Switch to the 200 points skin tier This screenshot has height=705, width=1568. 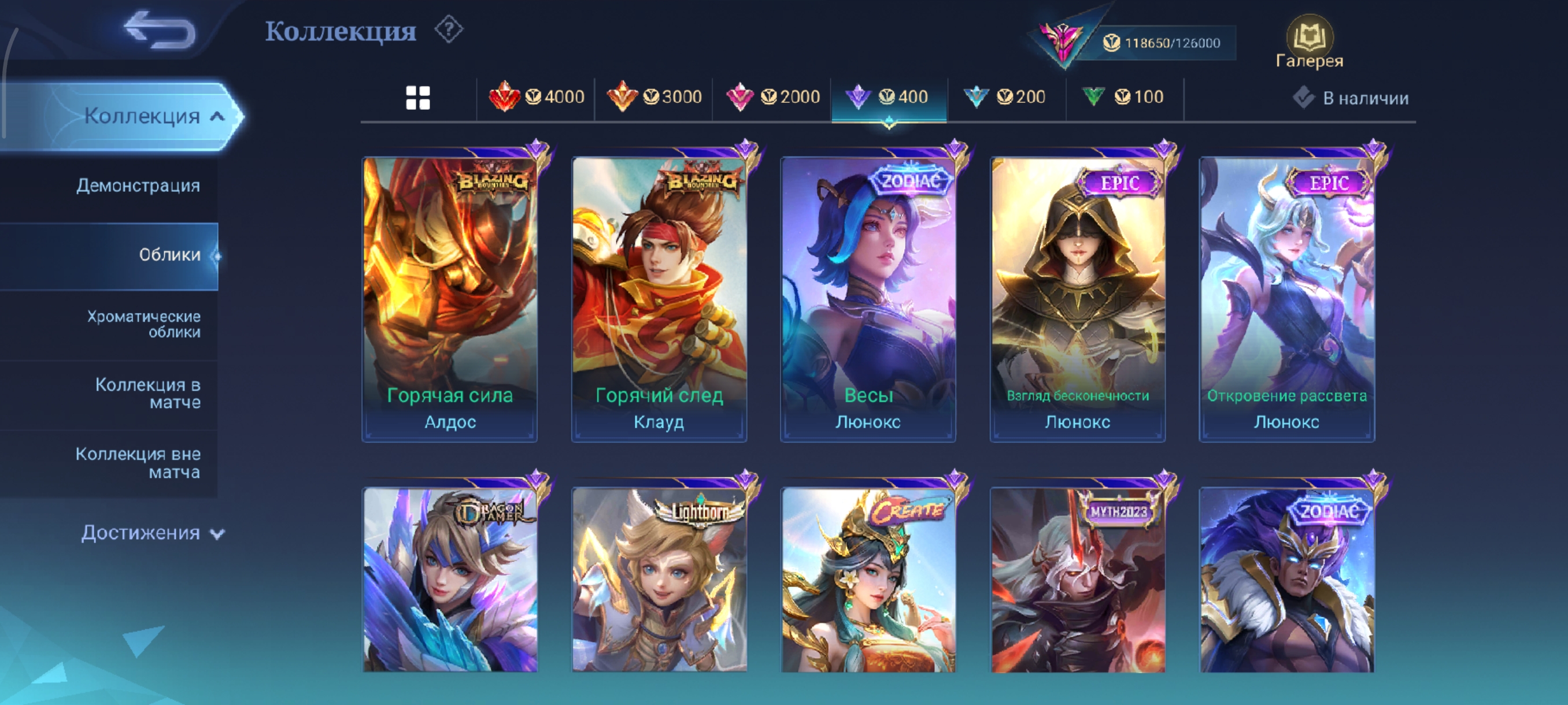1005,97
